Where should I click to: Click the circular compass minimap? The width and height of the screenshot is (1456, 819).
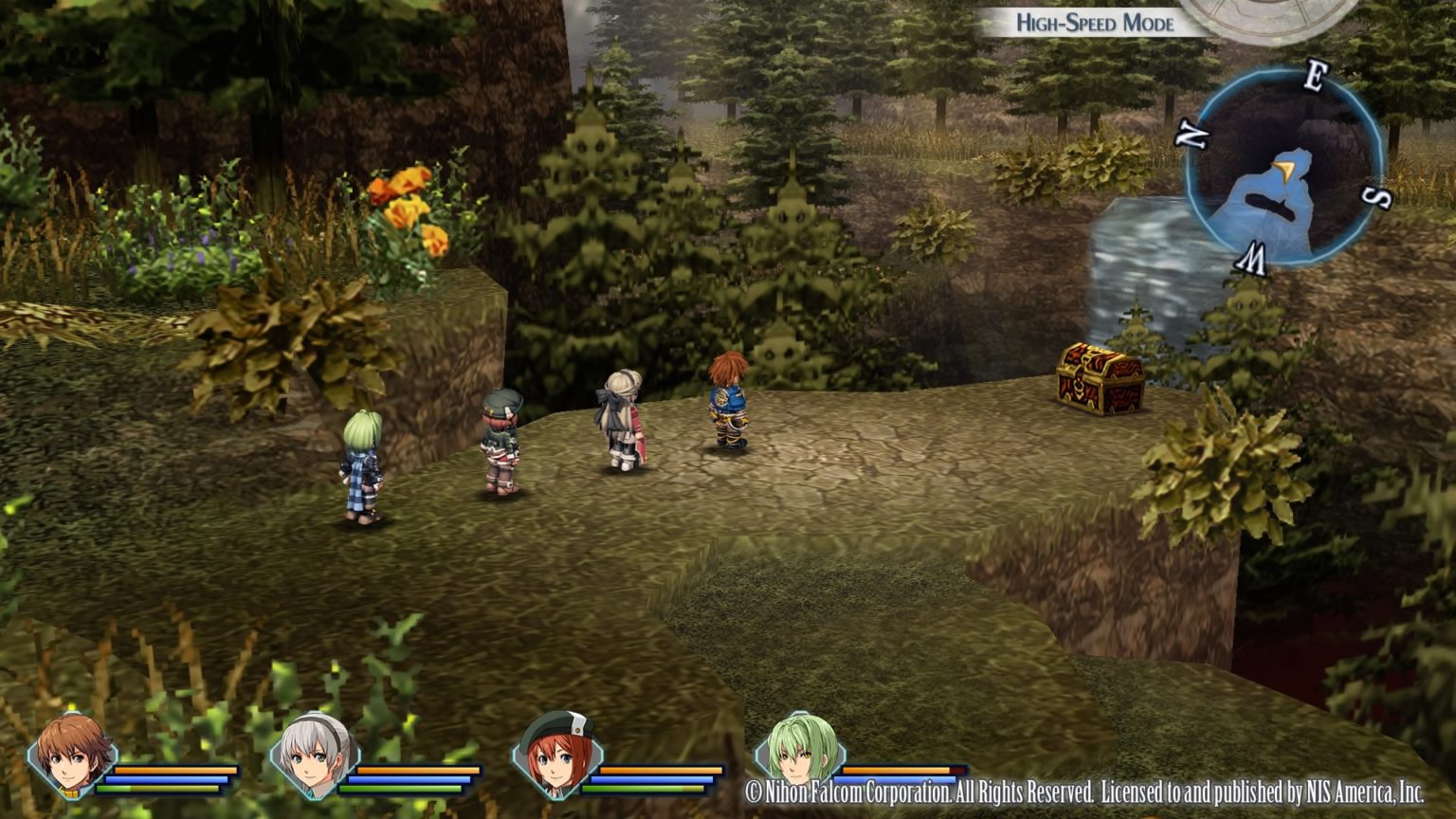[1283, 168]
